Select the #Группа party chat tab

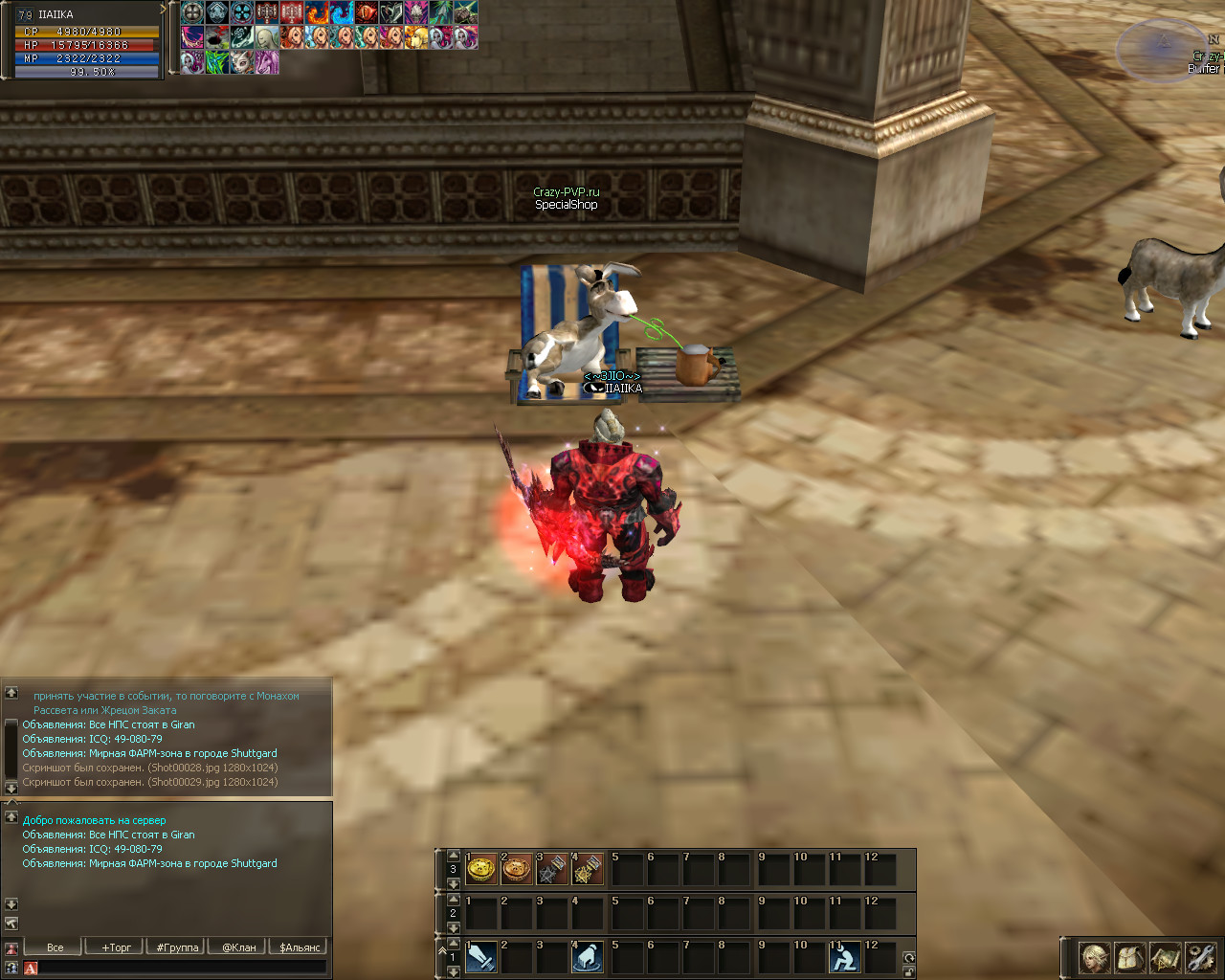coord(177,947)
